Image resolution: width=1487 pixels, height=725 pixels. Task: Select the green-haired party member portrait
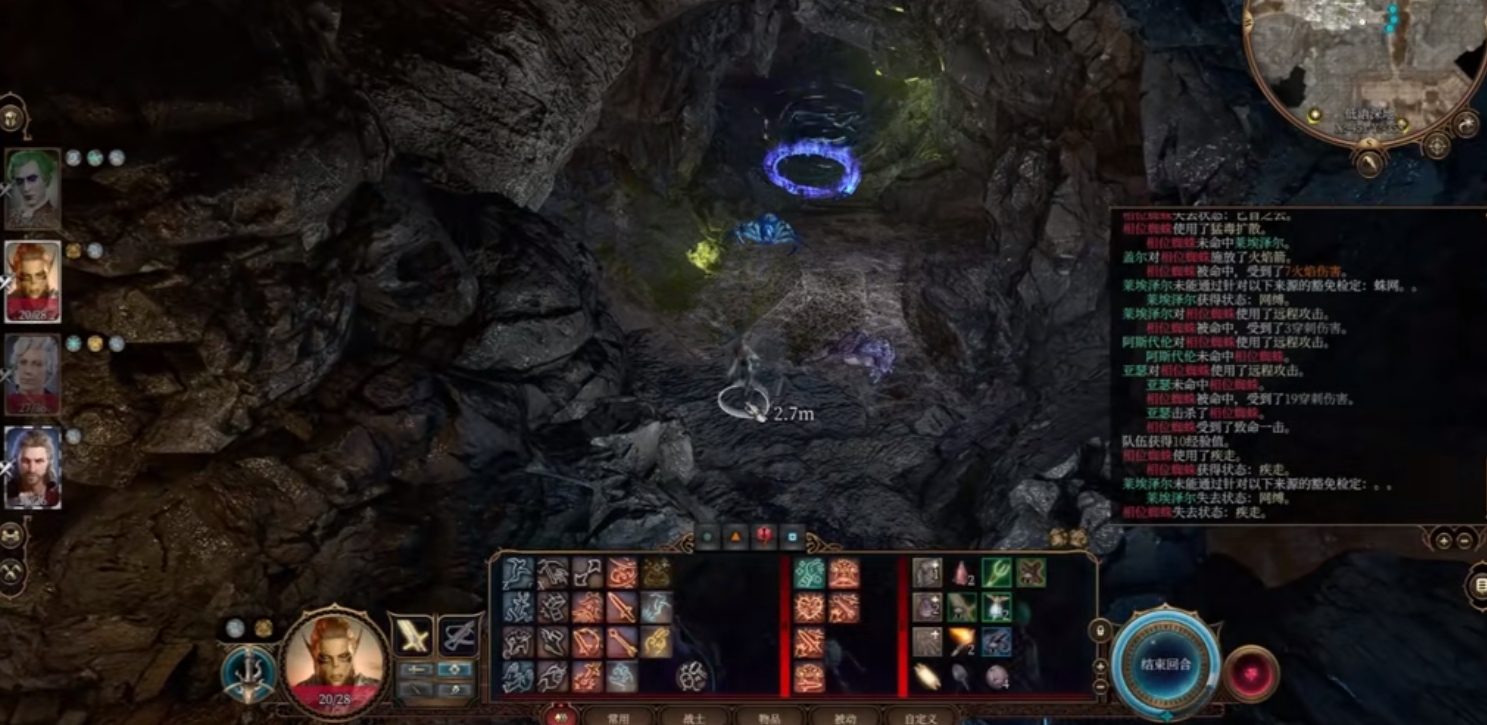click(x=33, y=189)
